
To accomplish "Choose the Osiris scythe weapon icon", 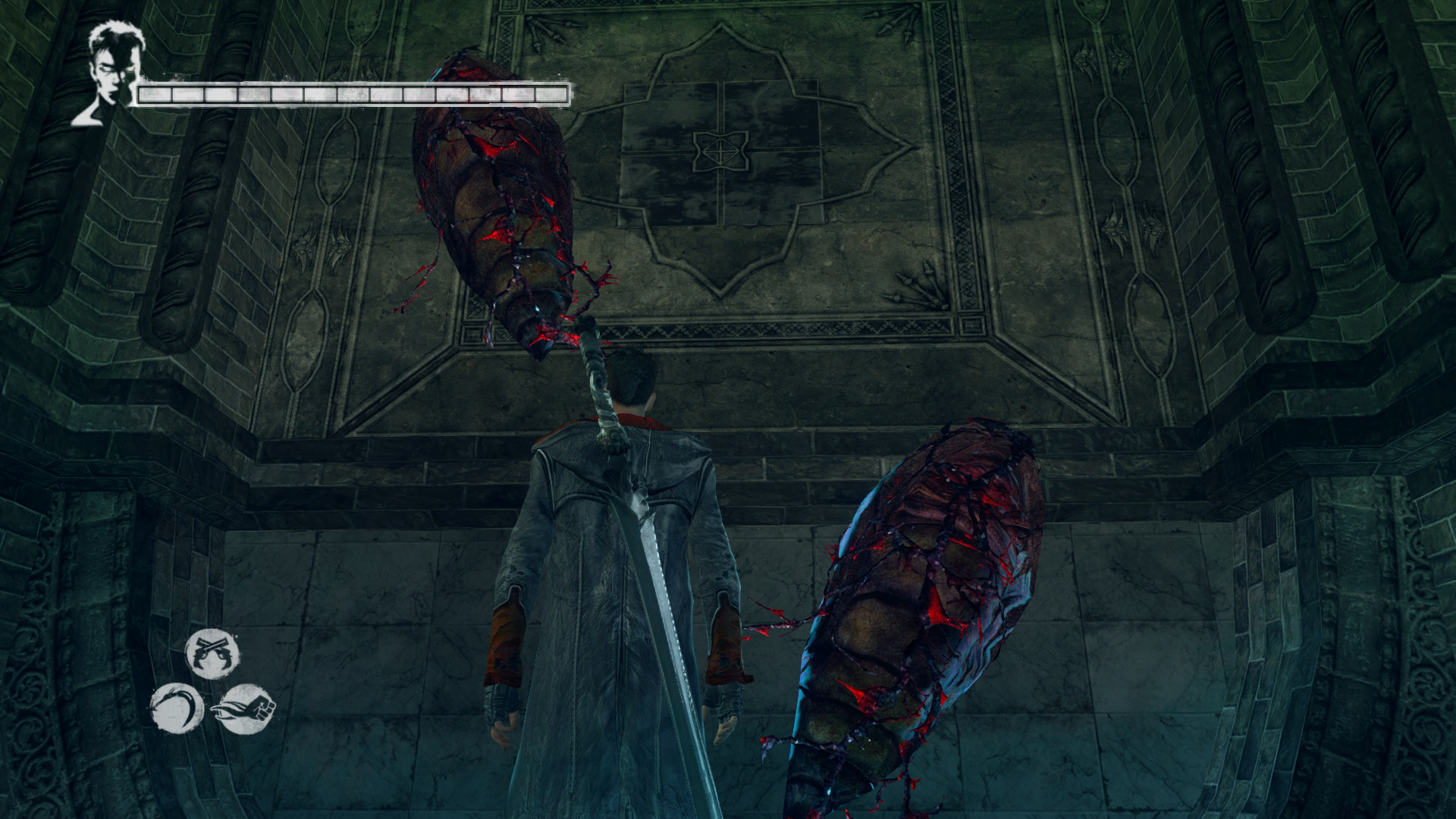I will click(x=177, y=708).
